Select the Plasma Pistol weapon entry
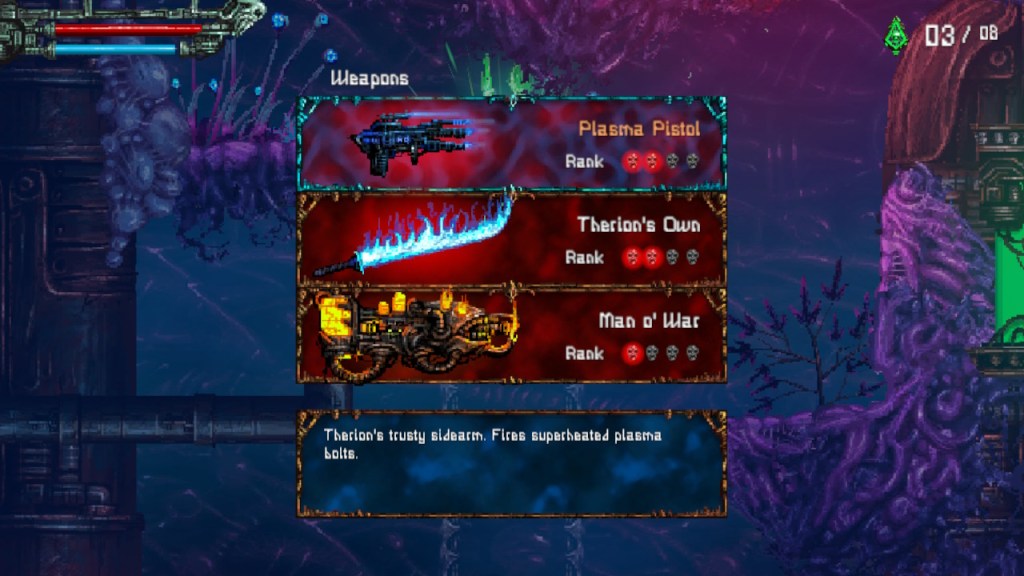The height and width of the screenshot is (576, 1024). 511,143
